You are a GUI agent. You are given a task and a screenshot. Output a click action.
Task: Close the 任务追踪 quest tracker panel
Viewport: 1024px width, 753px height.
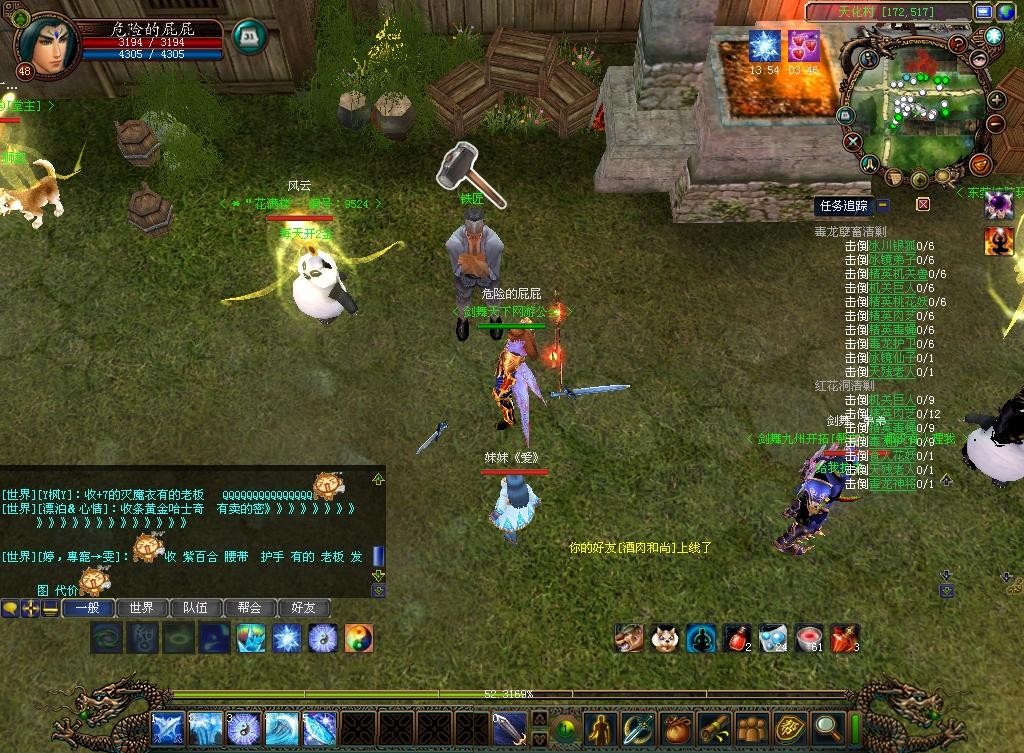tap(923, 205)
